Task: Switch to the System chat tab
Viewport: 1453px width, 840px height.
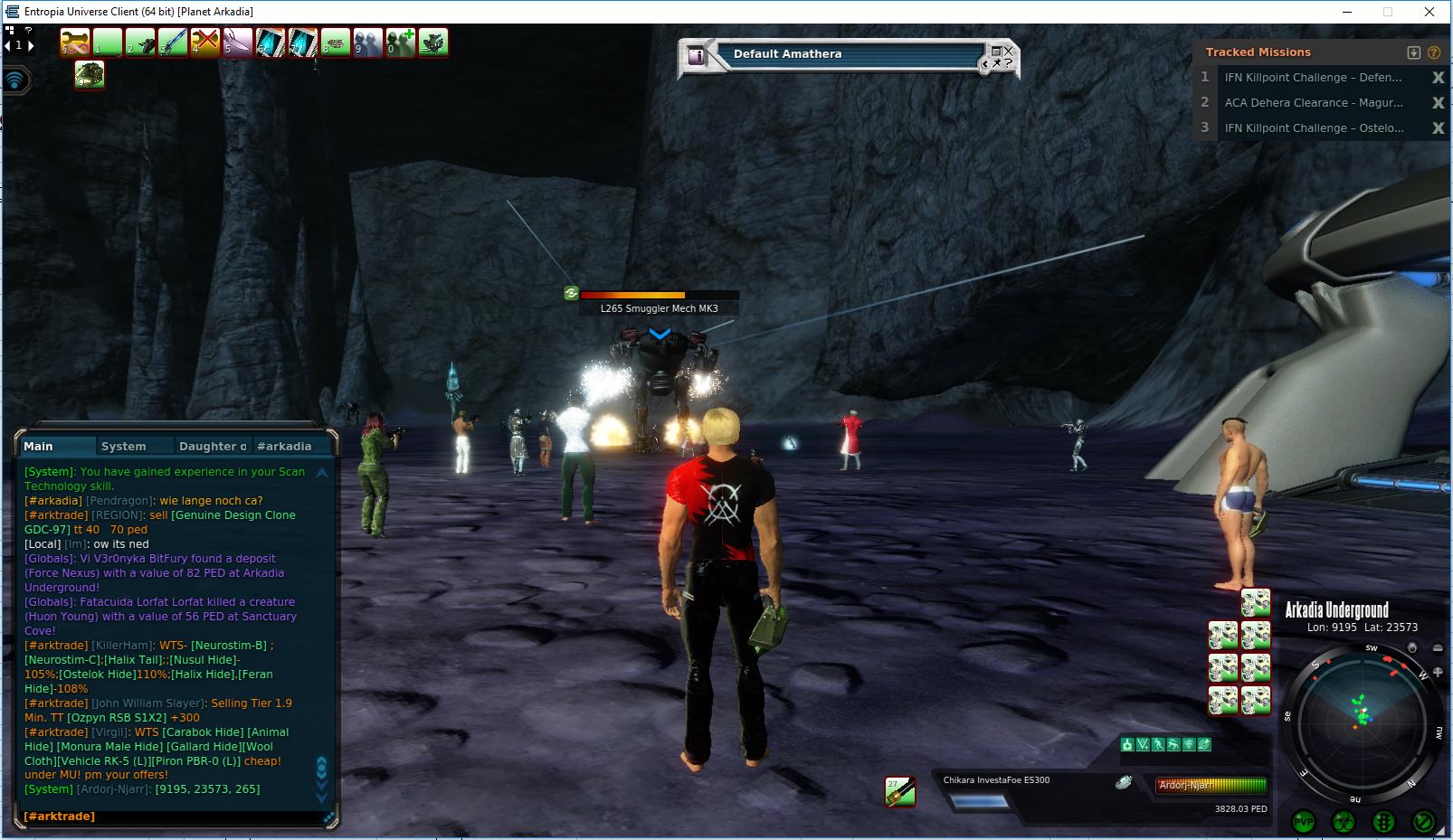Action: 124,446
